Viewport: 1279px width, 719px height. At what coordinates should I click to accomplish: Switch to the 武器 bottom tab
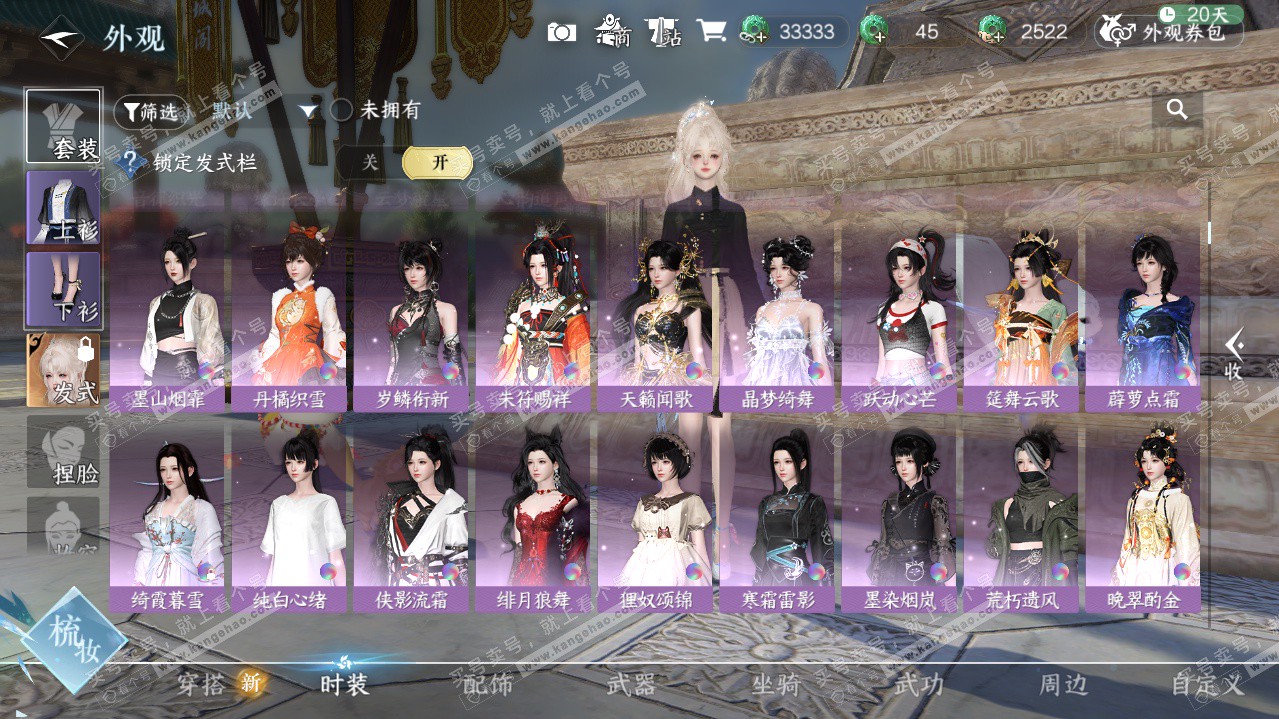(x=632, y=685)
